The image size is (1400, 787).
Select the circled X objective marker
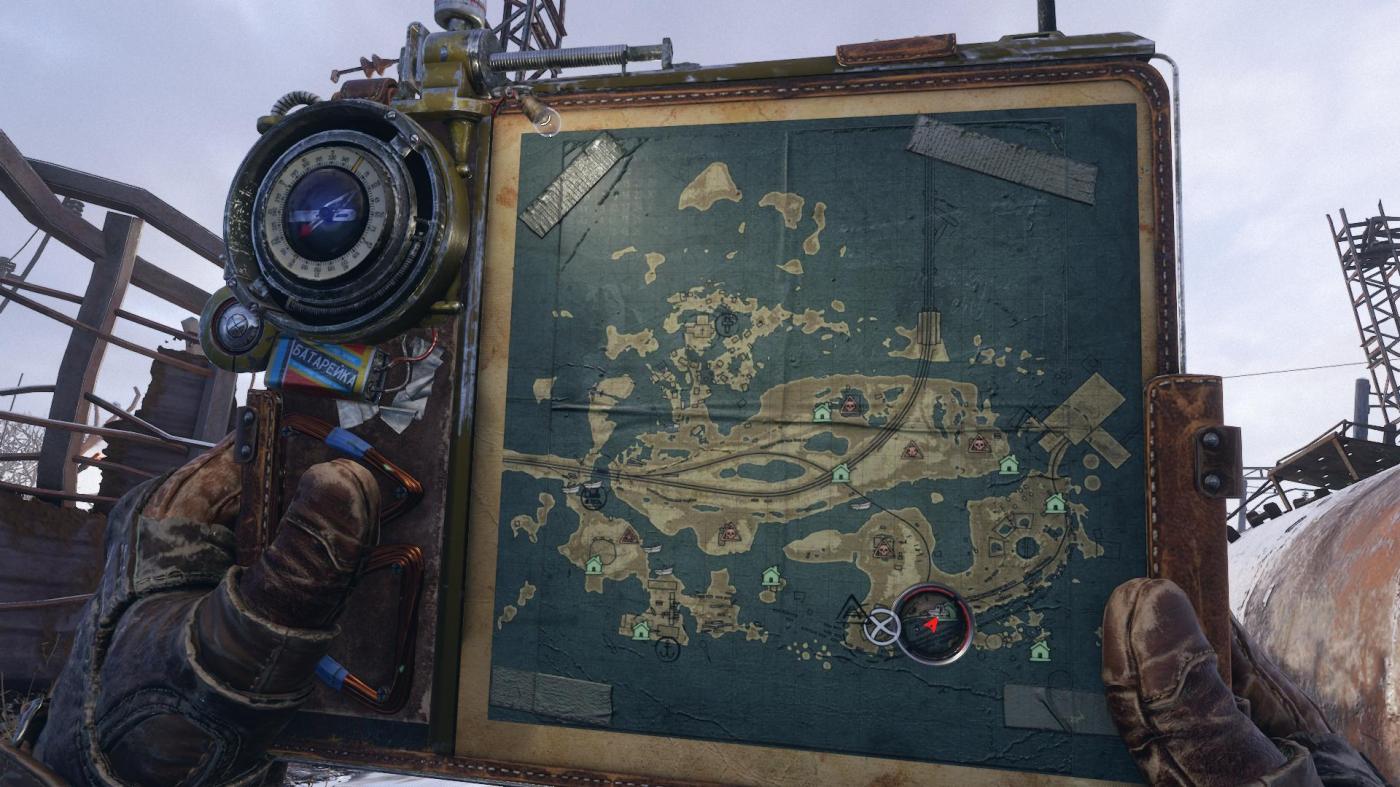(881, 627)
